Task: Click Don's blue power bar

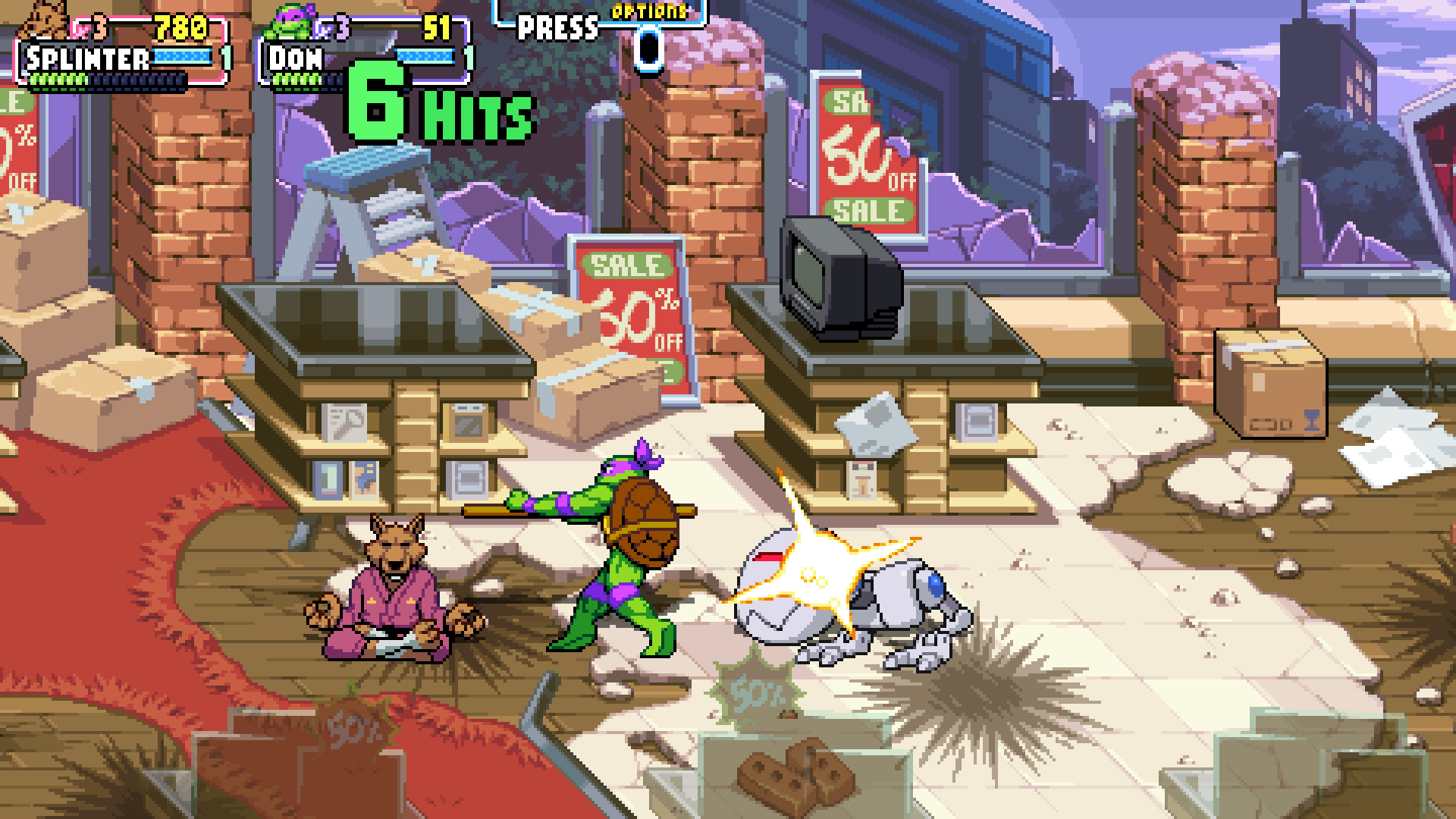Action: point(425,55)
